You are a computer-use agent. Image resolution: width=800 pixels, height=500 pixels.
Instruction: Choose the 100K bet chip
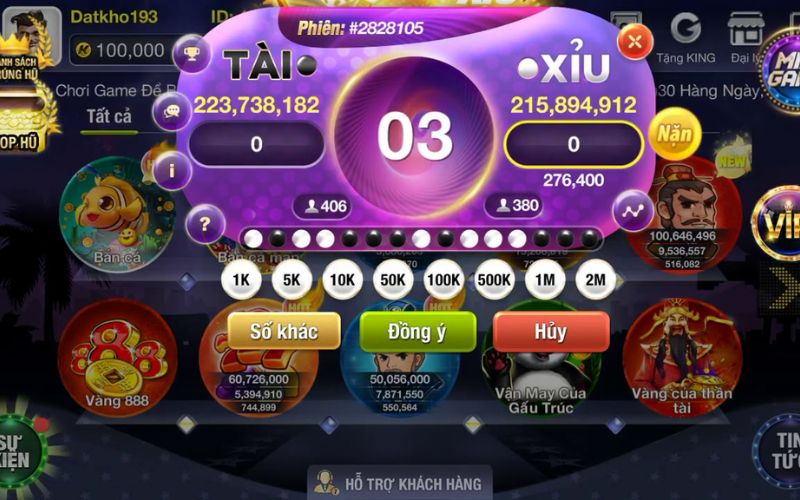[443, 280]
